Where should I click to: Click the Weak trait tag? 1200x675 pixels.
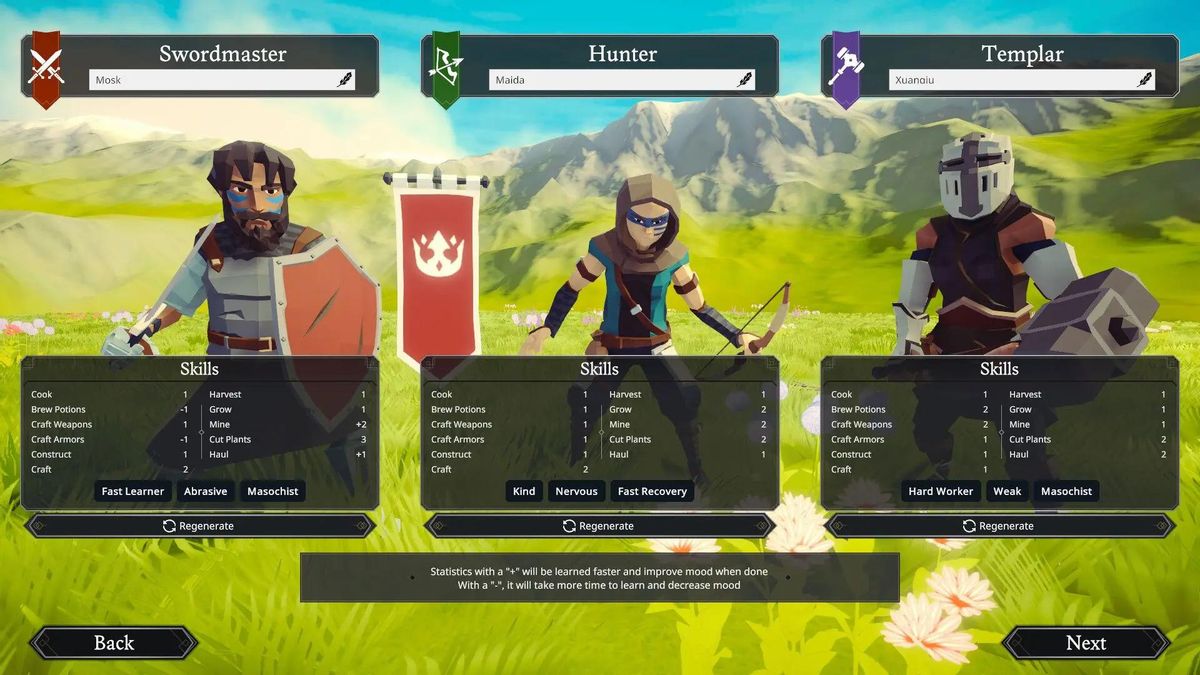(1007, 491)
